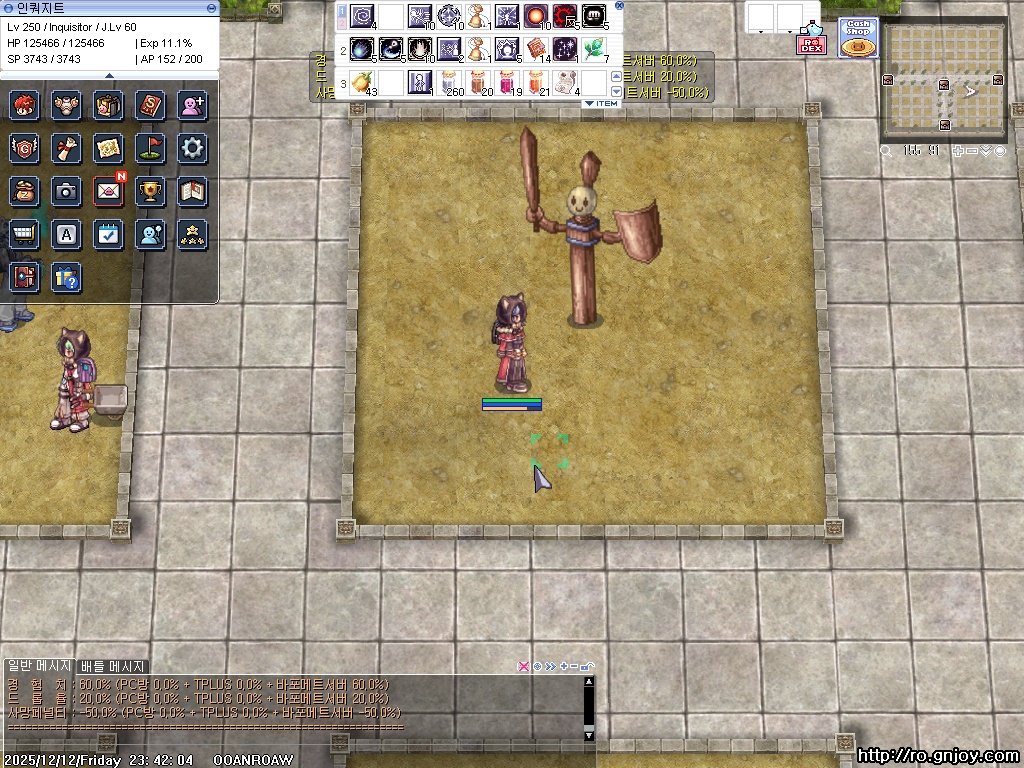The width and height of the screenshot is (1024, 768).
Task: Open the Cash Shop button
Action: coord(857,38)
